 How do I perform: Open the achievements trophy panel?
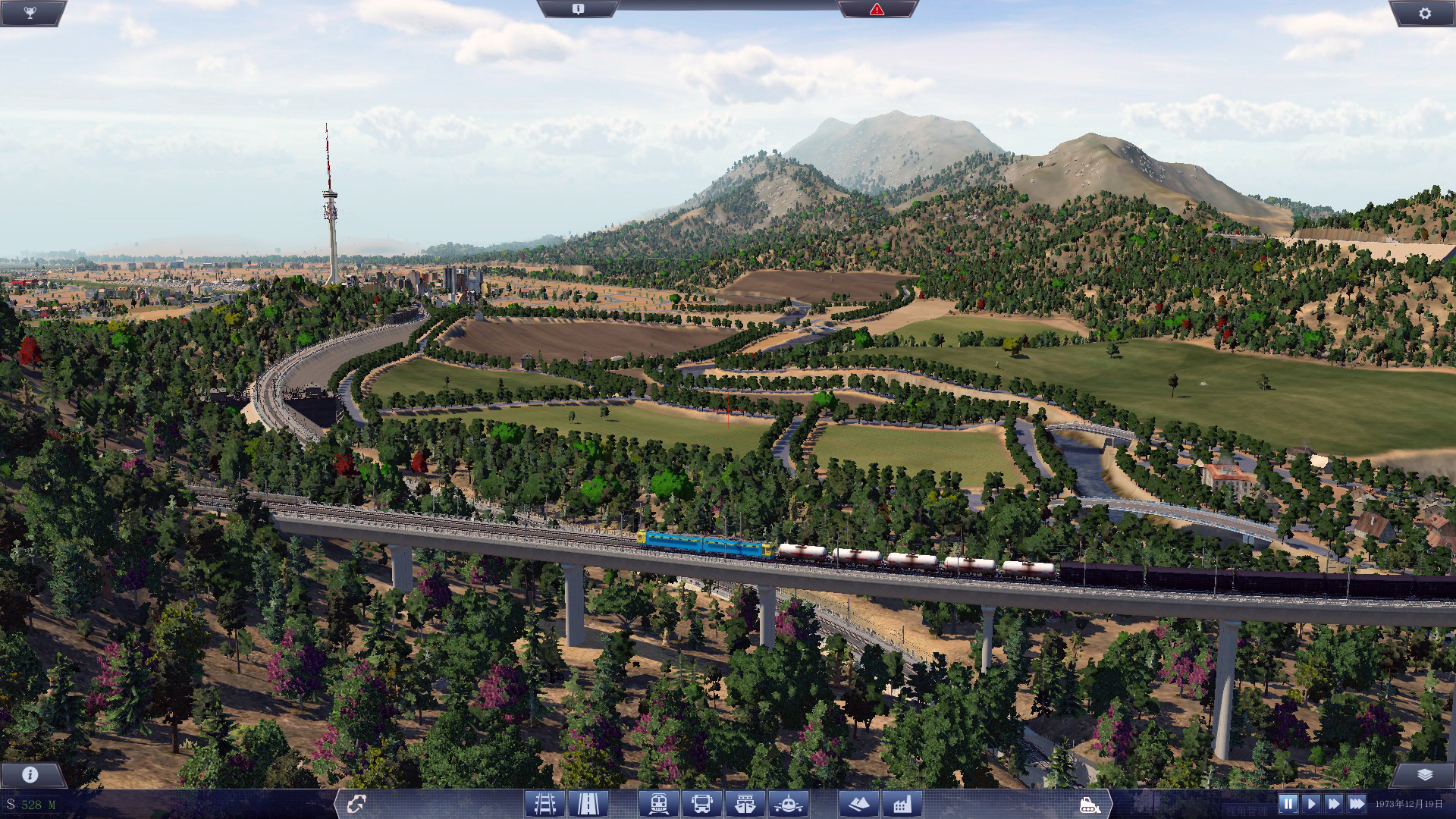[30, 12]
